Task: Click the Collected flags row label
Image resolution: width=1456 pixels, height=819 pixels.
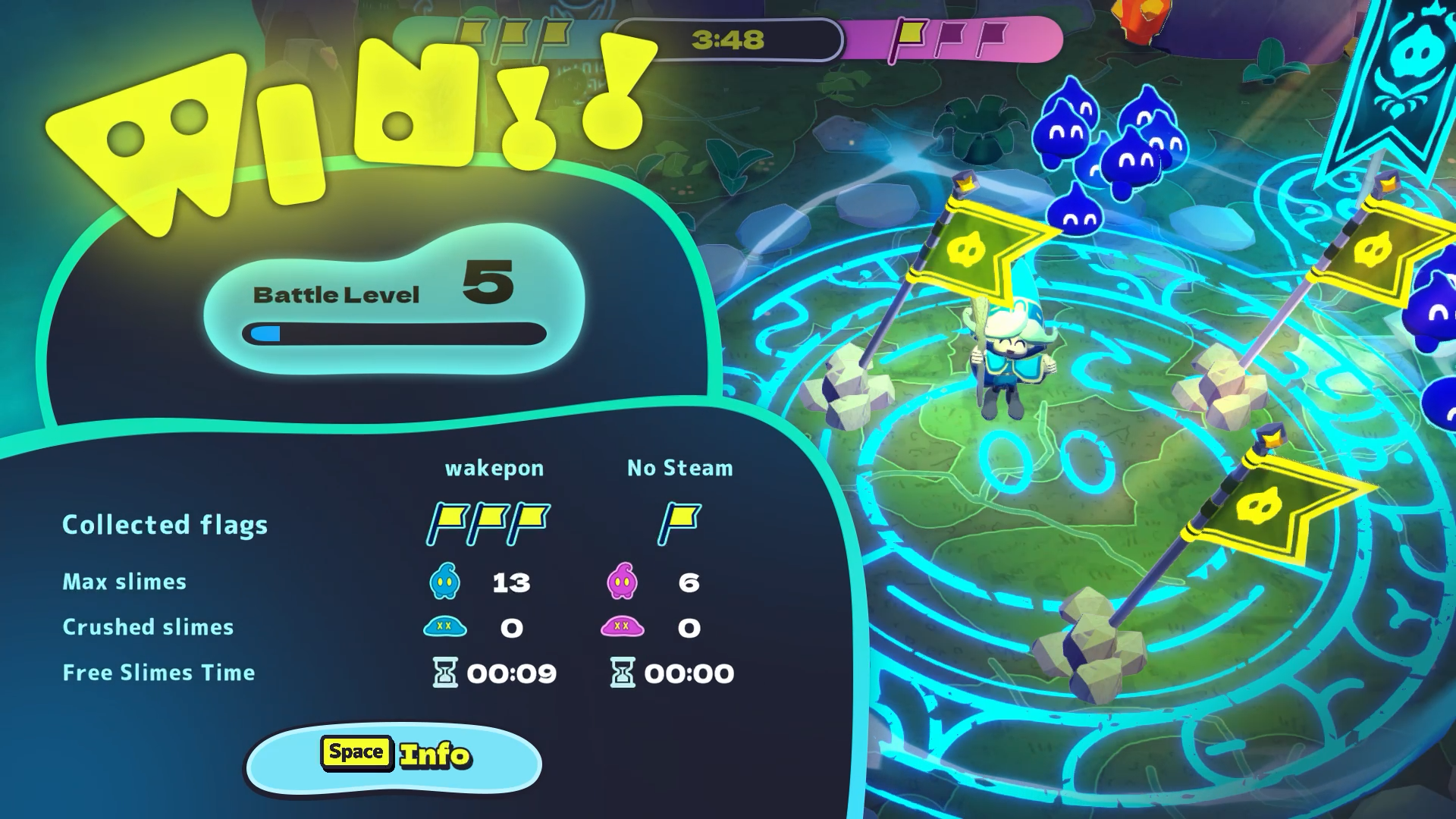Action: tap(165, 524)
